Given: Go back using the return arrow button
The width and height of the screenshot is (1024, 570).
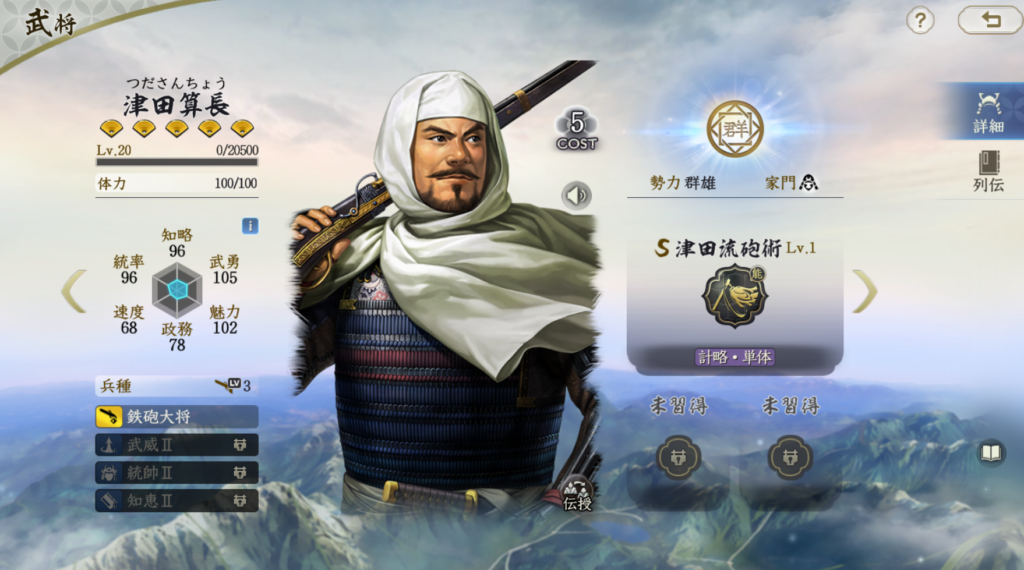Looking at the screenshot, I should click(x=989, y=20).
